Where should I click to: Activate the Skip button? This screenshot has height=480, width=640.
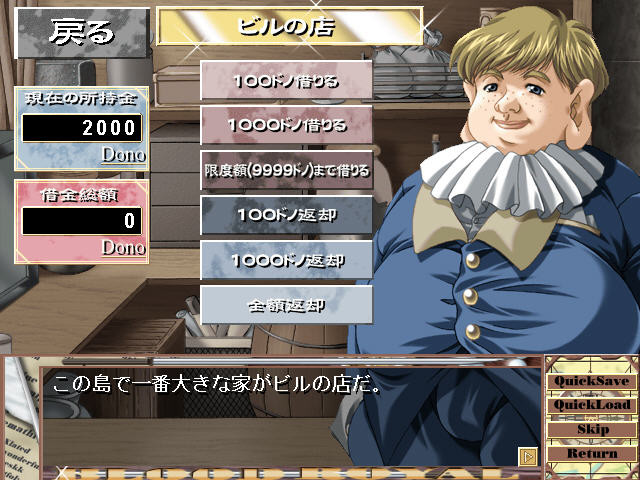pos(592,429)
